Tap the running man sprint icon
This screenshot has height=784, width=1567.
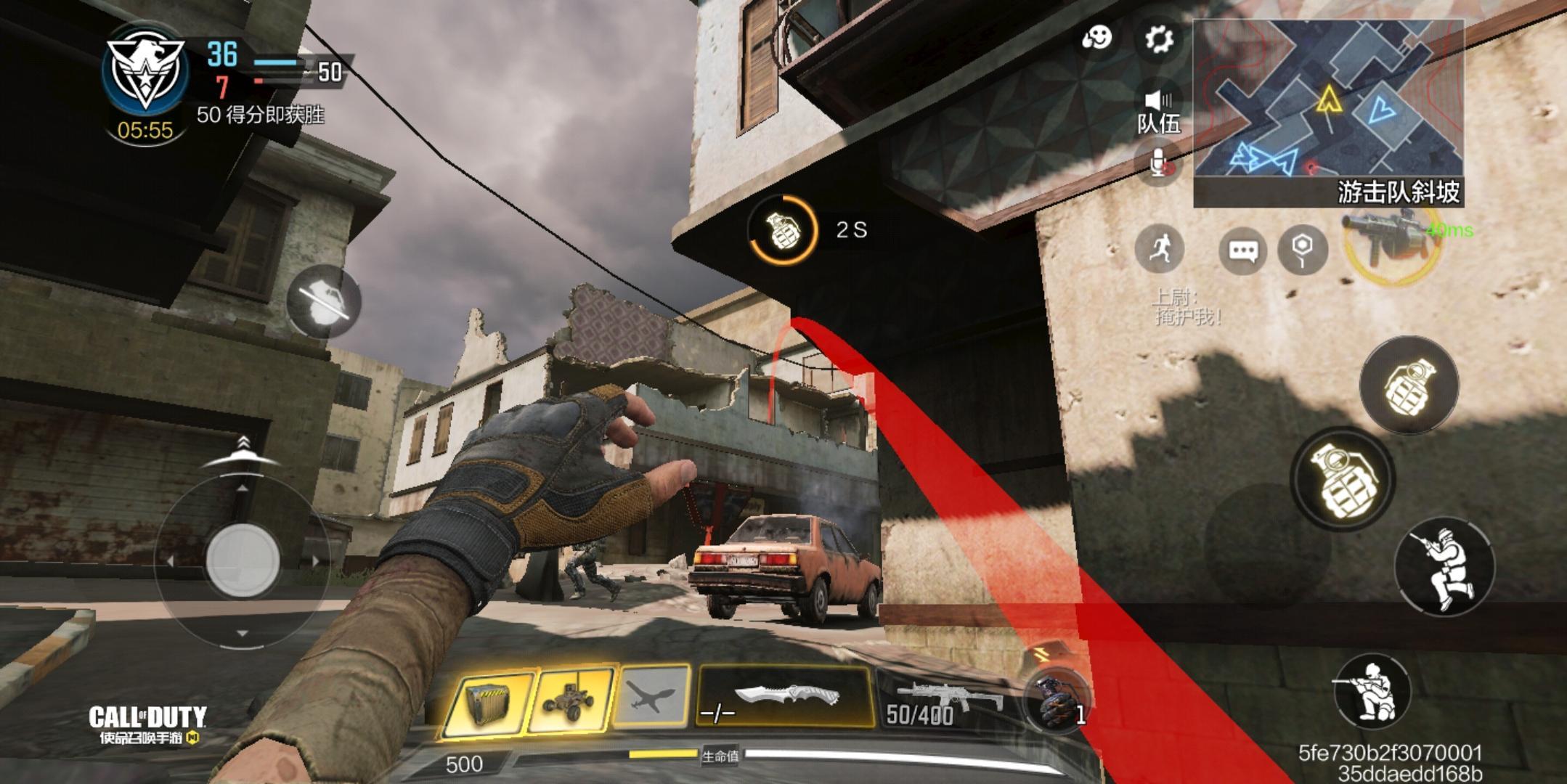pyautogui.click(x=1160, y=249)
